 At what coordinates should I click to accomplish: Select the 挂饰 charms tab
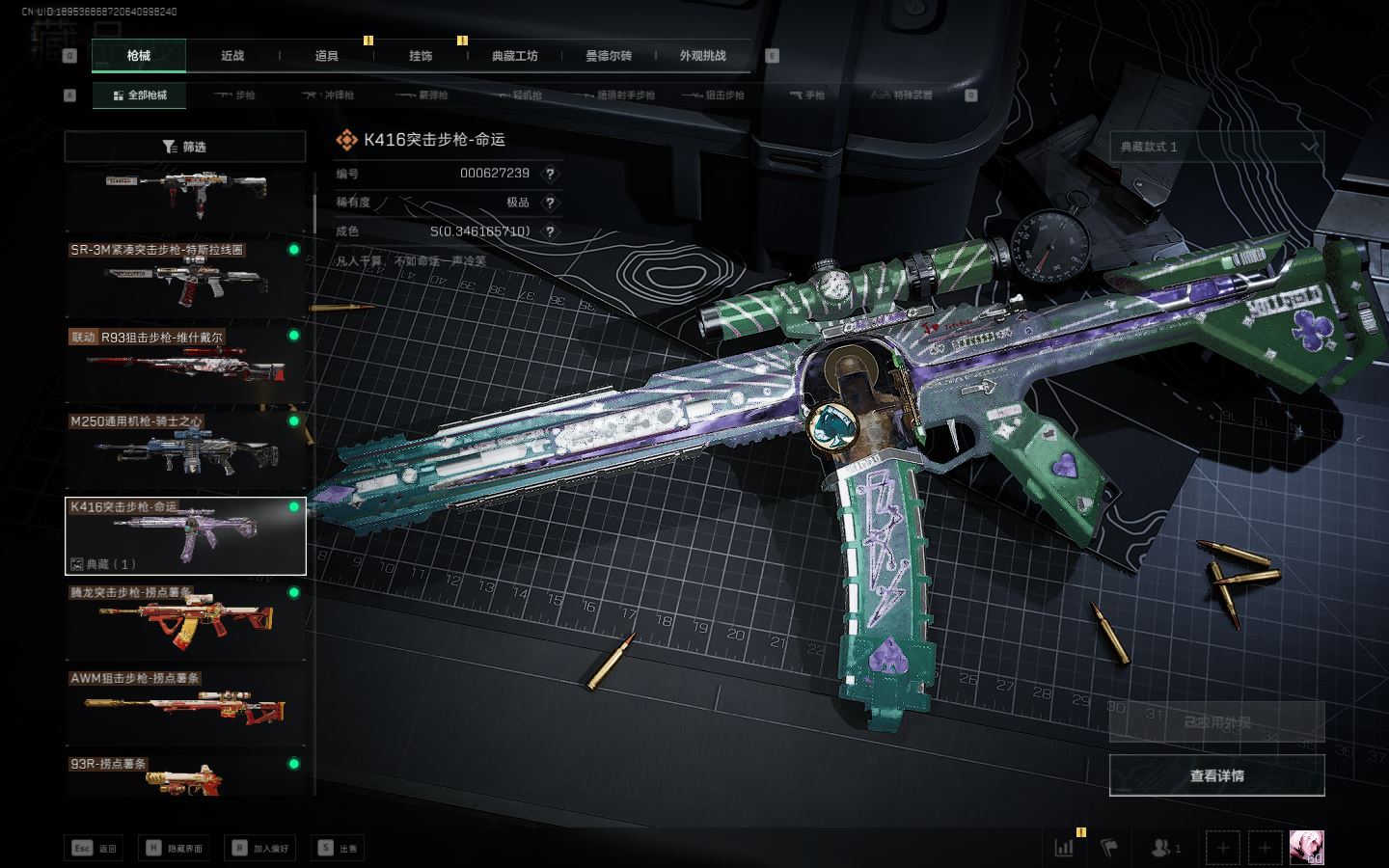(421, 56)
